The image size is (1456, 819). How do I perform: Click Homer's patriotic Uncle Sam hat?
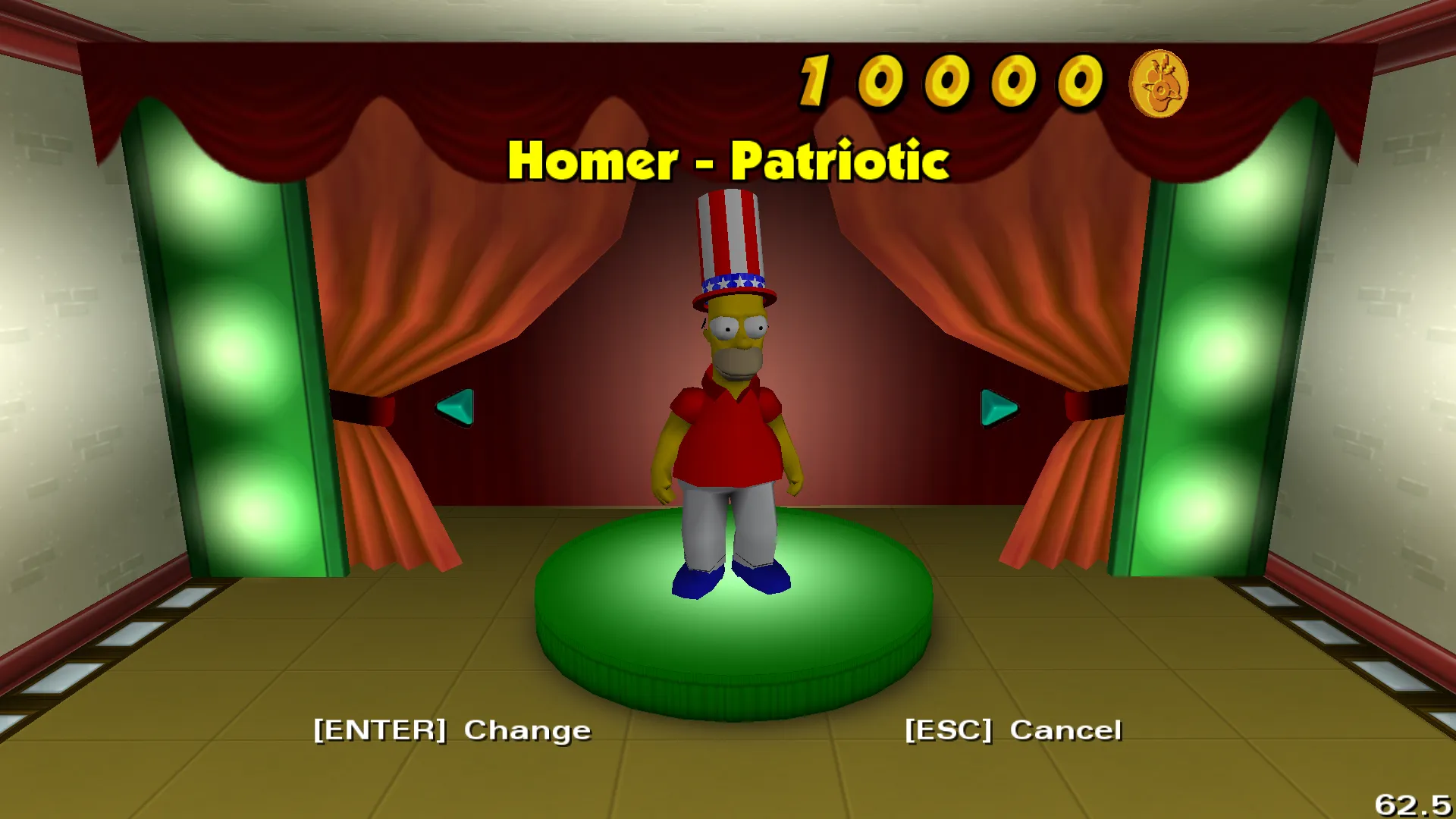730,243
